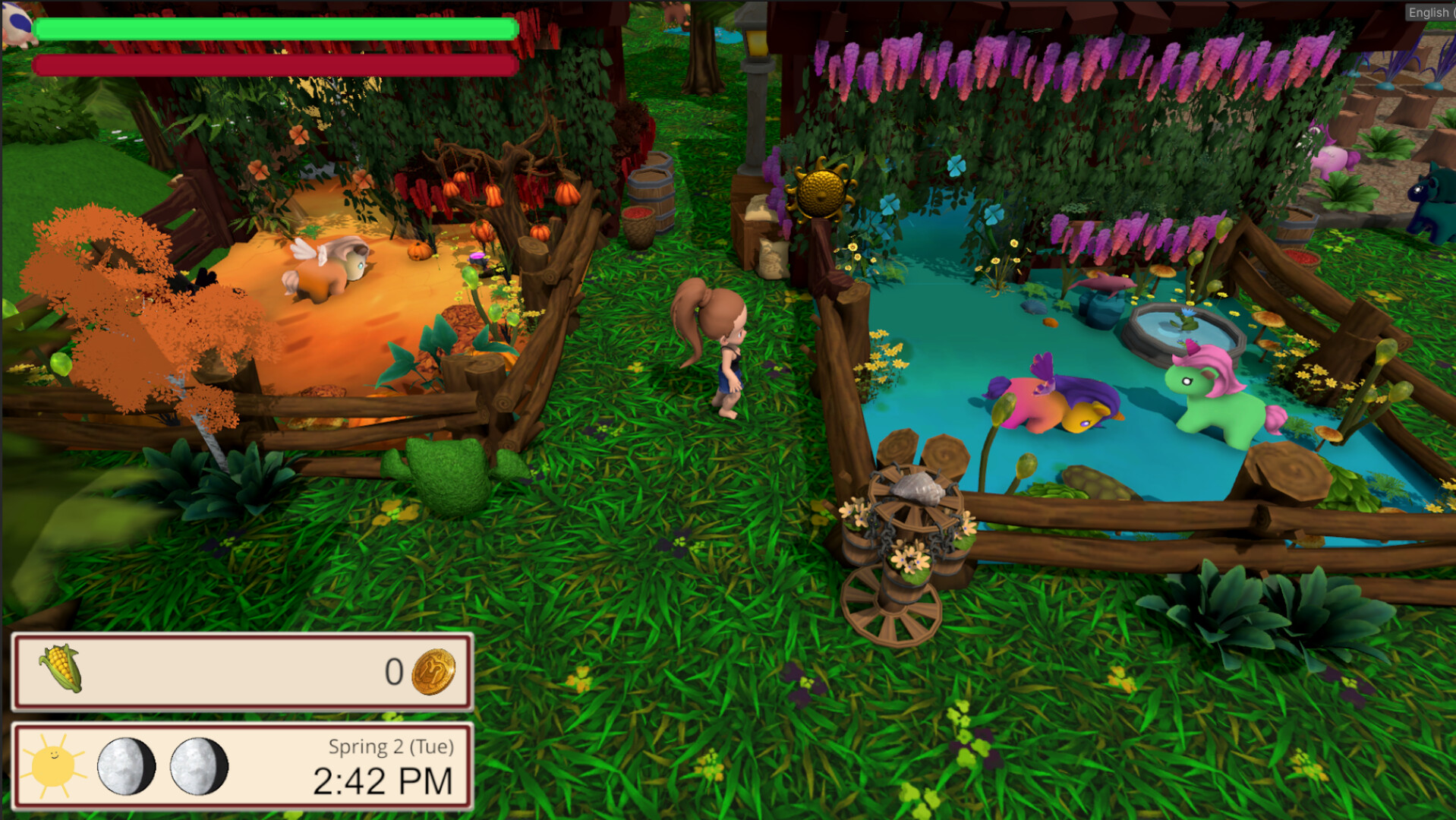The image size is (1456, 820).
Task: Expand the inventory bar at bottom left
Action: [242, 672]
